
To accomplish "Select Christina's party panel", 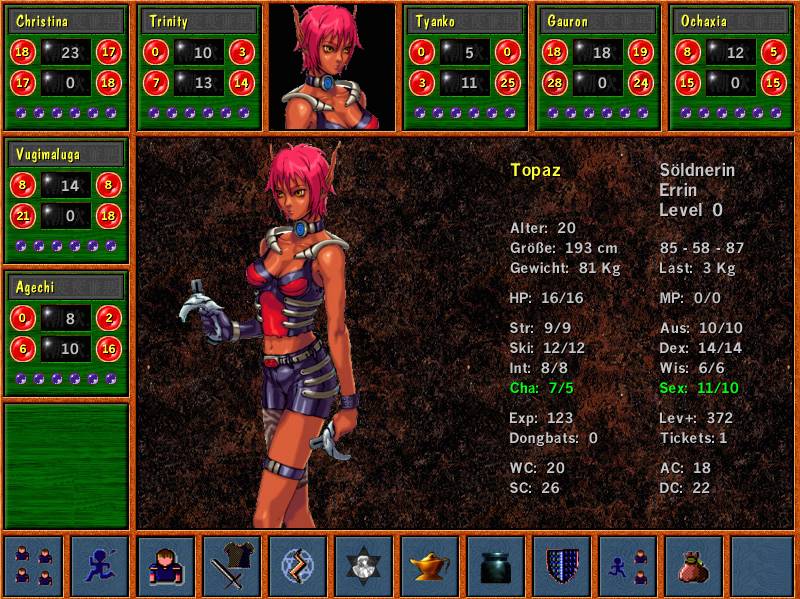I will (x=66, y=67).
